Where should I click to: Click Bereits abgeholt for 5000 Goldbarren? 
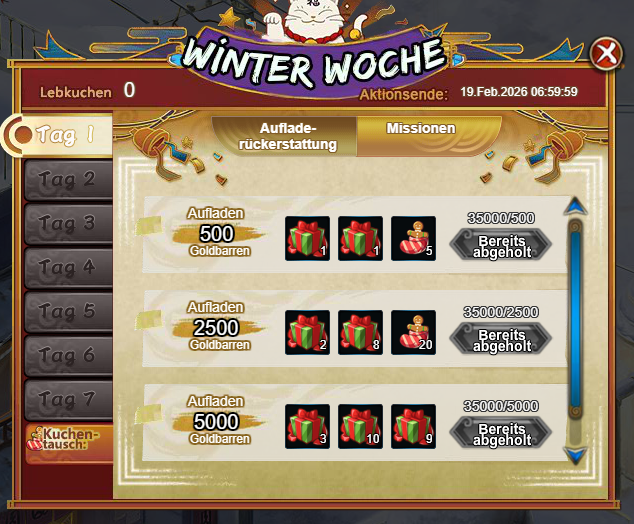[502, 433]
